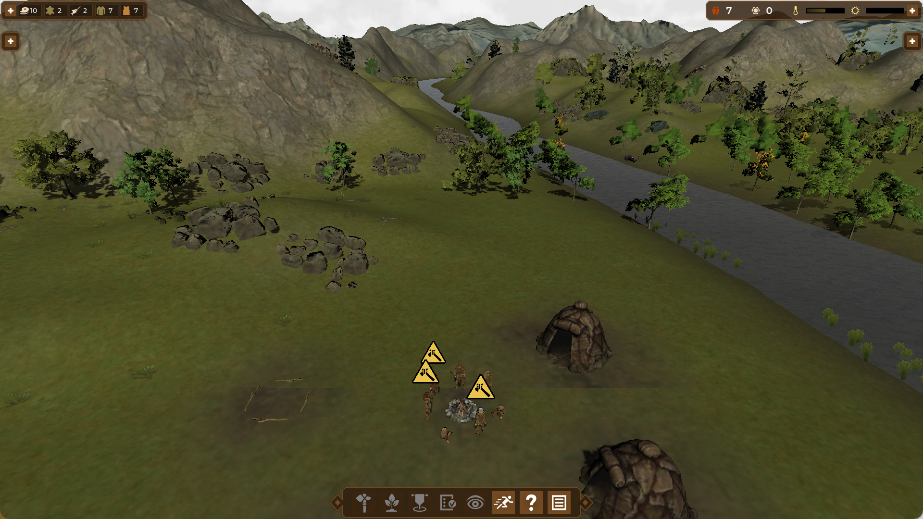Show the checklist tasks panel
This screenshot has width=923, height=519.
[447, 503]
